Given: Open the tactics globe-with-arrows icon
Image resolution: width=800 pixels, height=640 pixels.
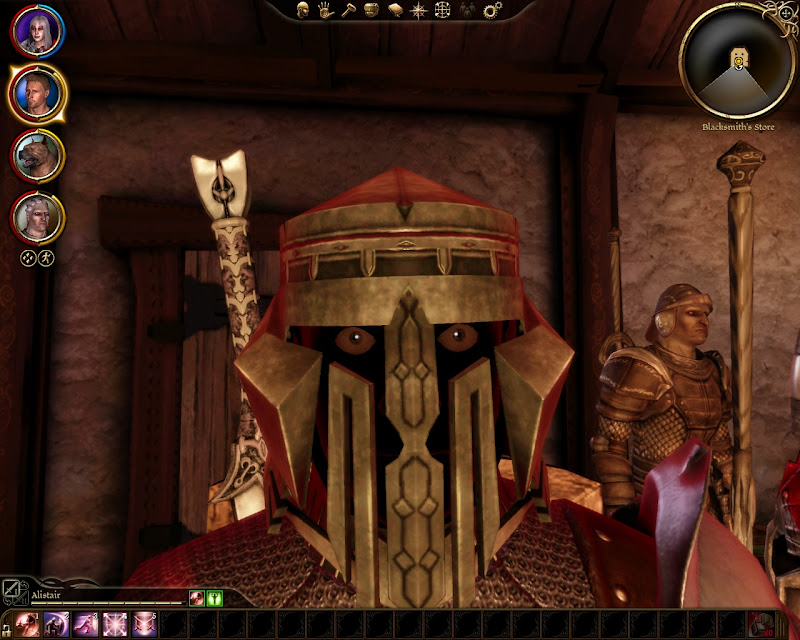Looking at the screenshot, I should point(443,10).
